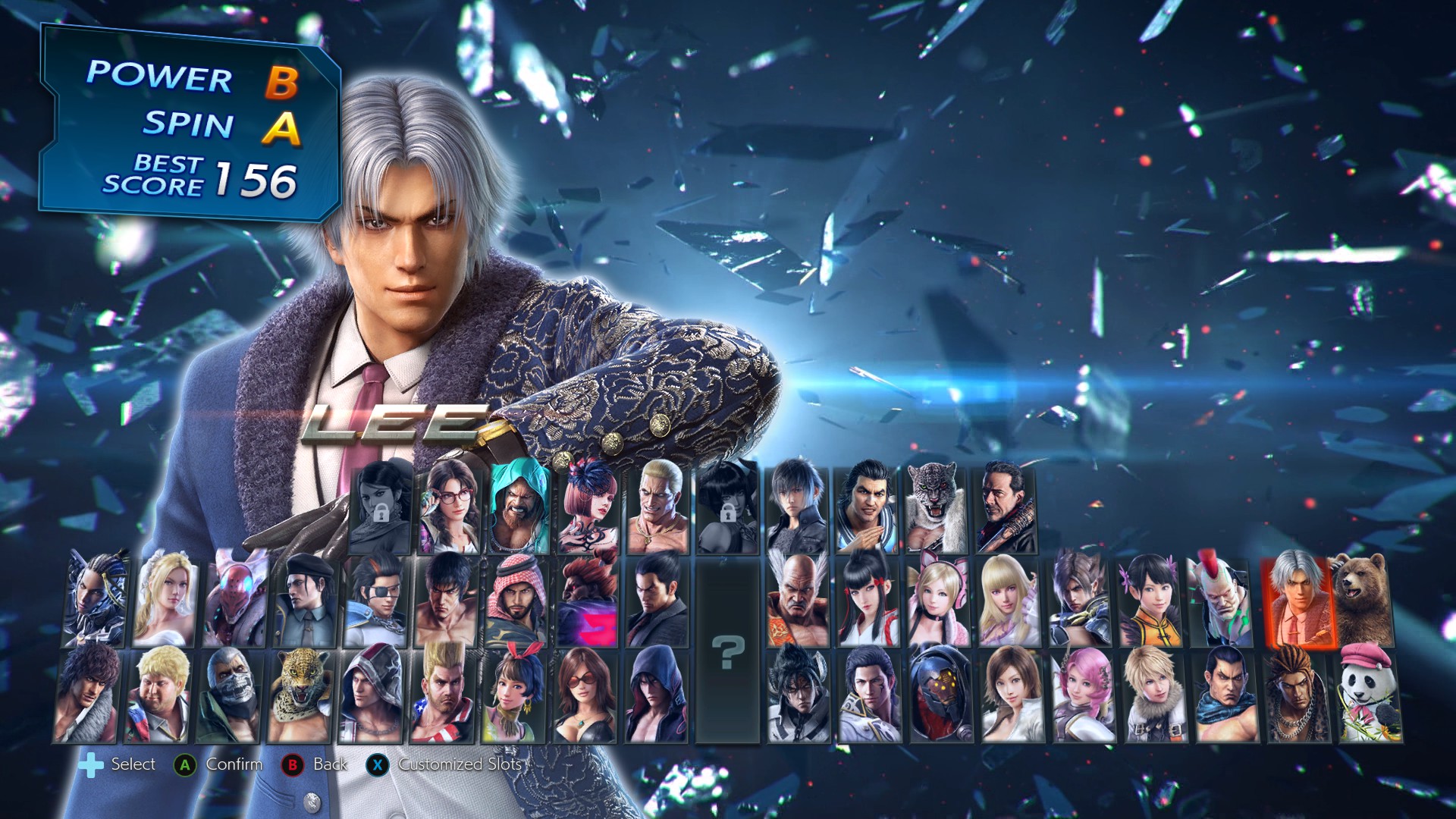Choose Marduk in the teal hood
This screenshot has height=819, width=1456.
click(519, 508)
